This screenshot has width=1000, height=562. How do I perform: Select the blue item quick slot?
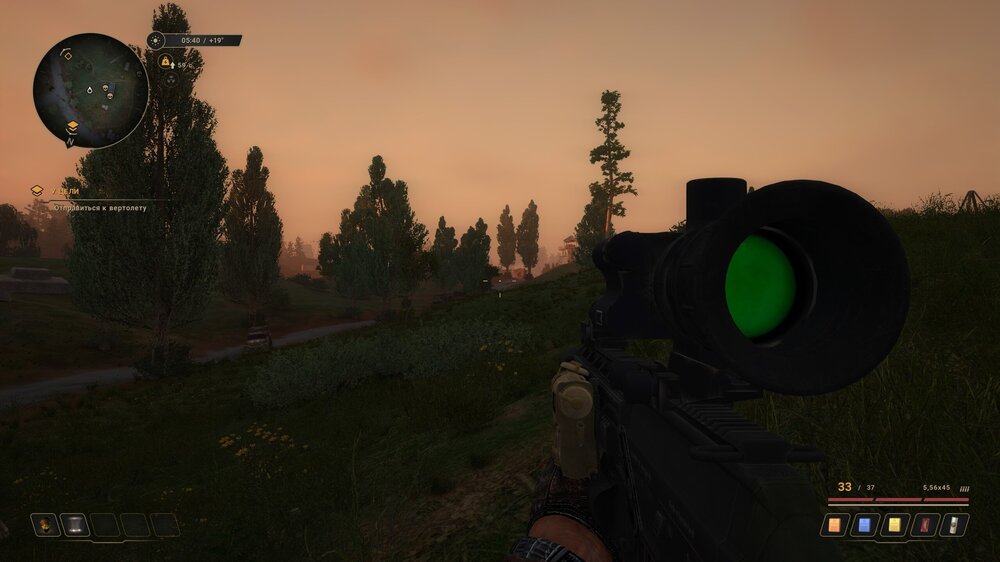(864, 524)
